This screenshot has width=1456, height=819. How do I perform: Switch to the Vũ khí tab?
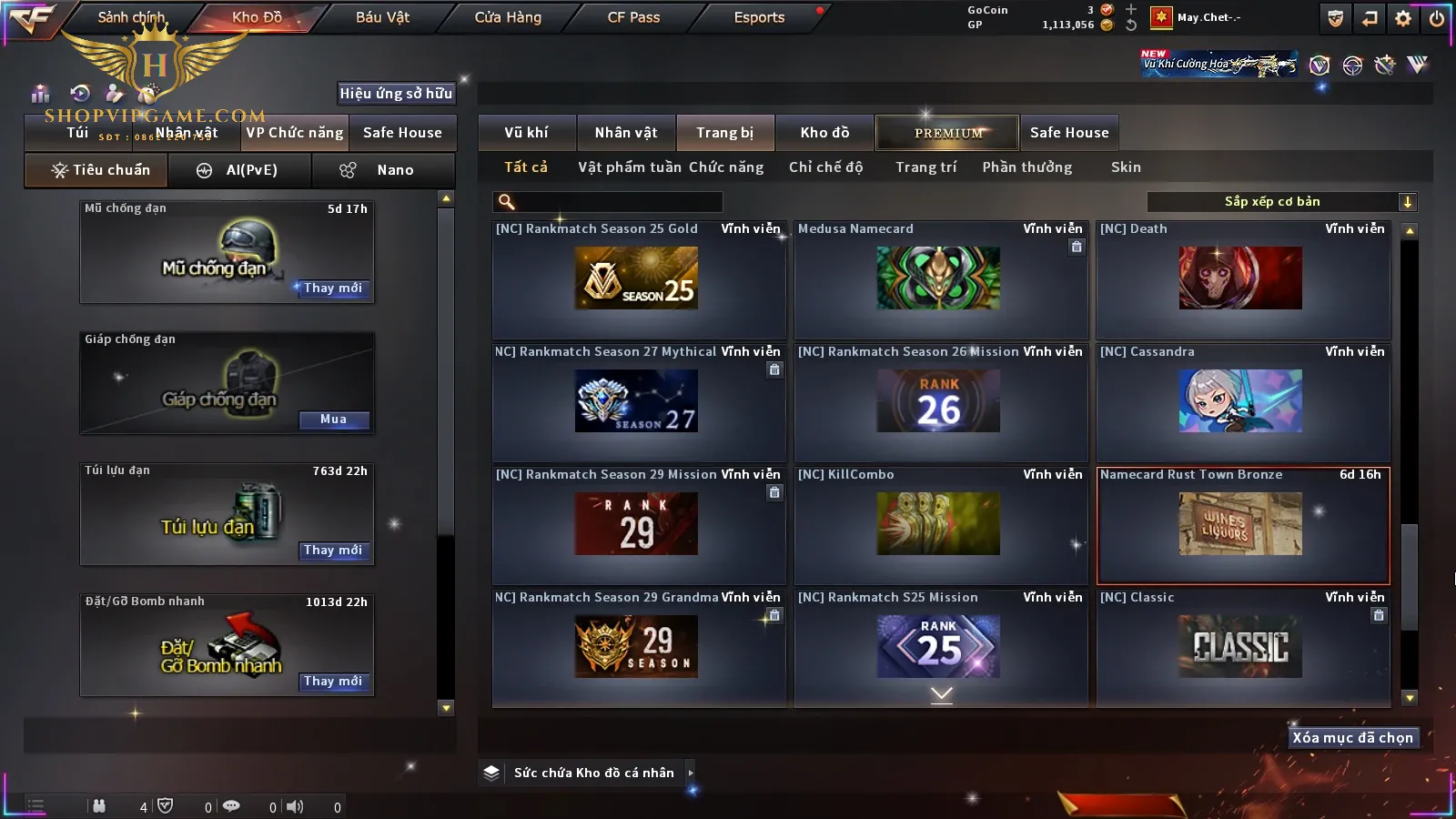point(526,133)
